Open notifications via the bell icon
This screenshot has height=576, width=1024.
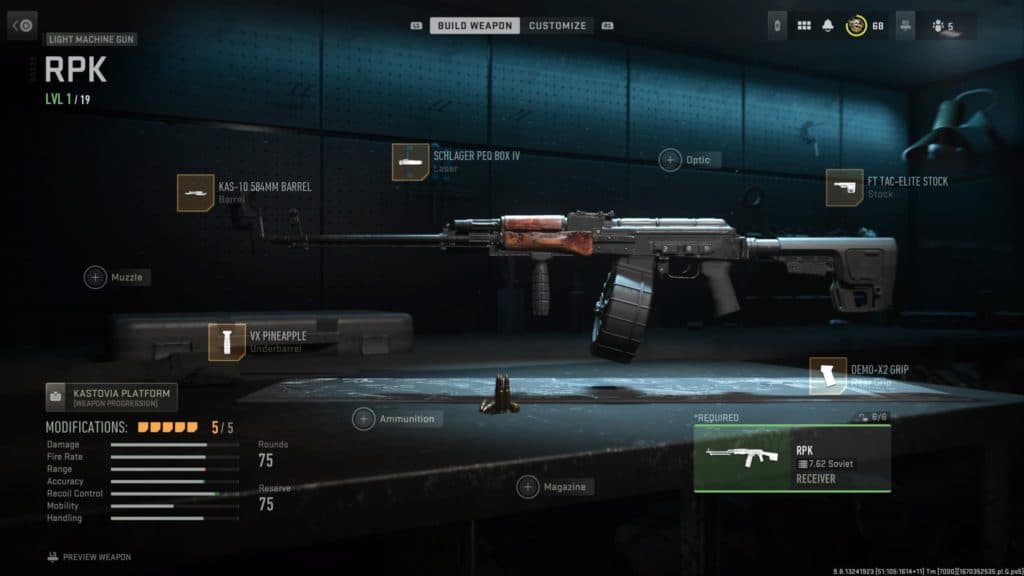(828, 25)
